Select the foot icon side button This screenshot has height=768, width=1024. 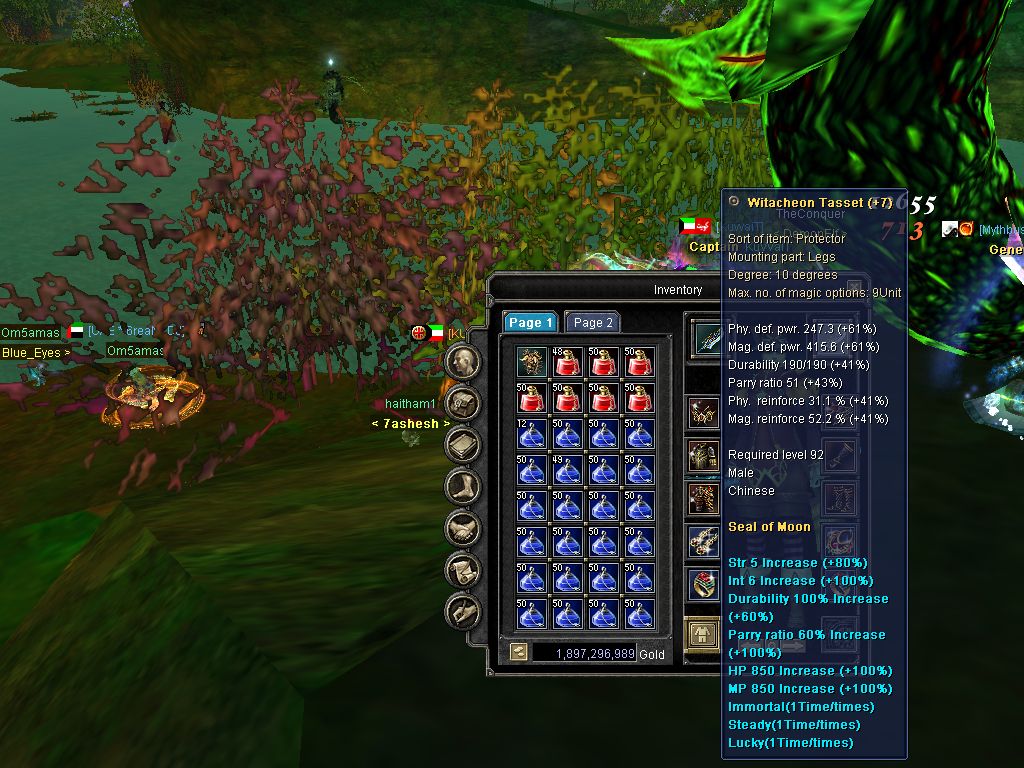461,487
